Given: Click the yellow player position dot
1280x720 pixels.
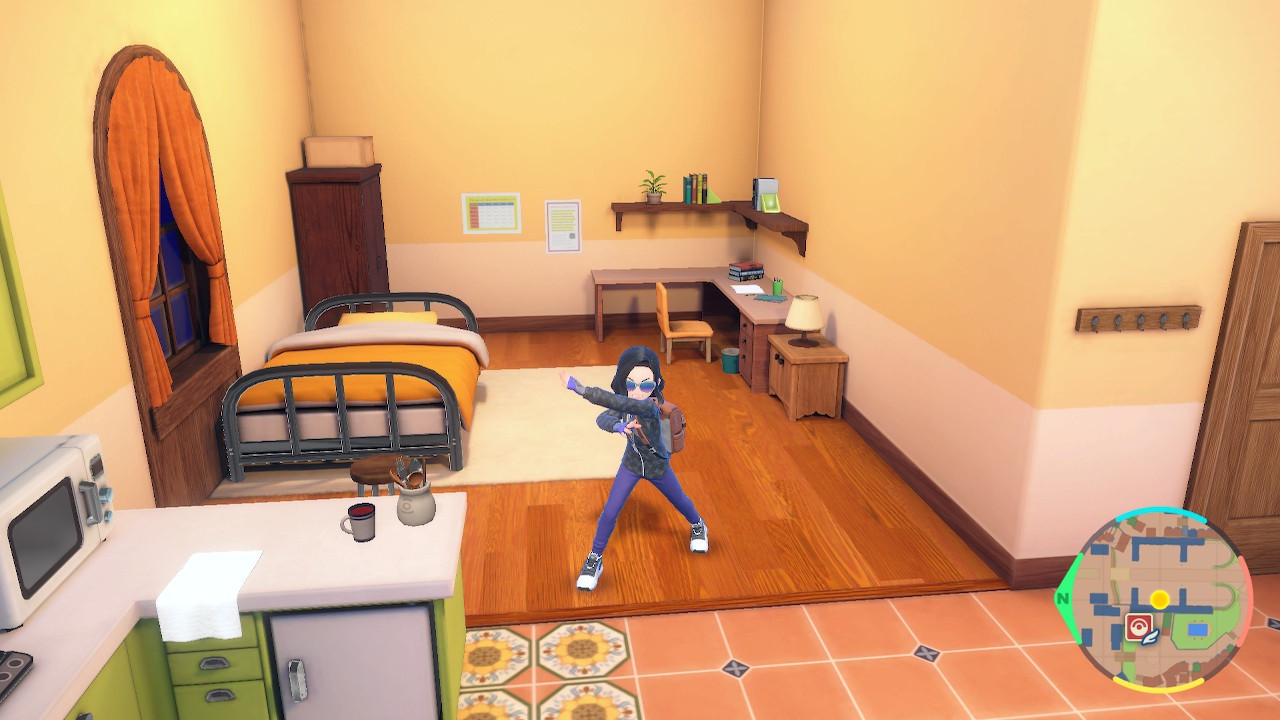Looking at the screenshot, I should tap(1159, 599).
